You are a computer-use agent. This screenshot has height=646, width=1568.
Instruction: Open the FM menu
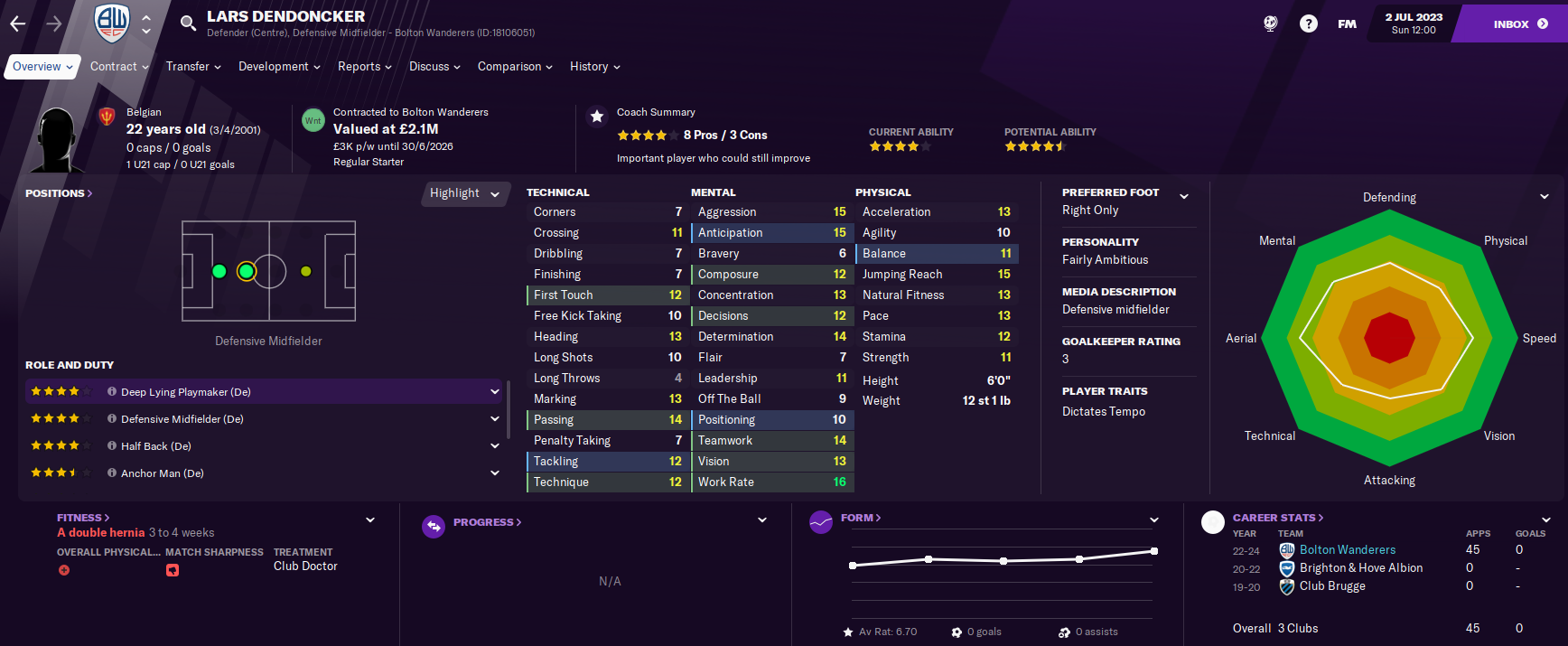[x=1347, y=24]
